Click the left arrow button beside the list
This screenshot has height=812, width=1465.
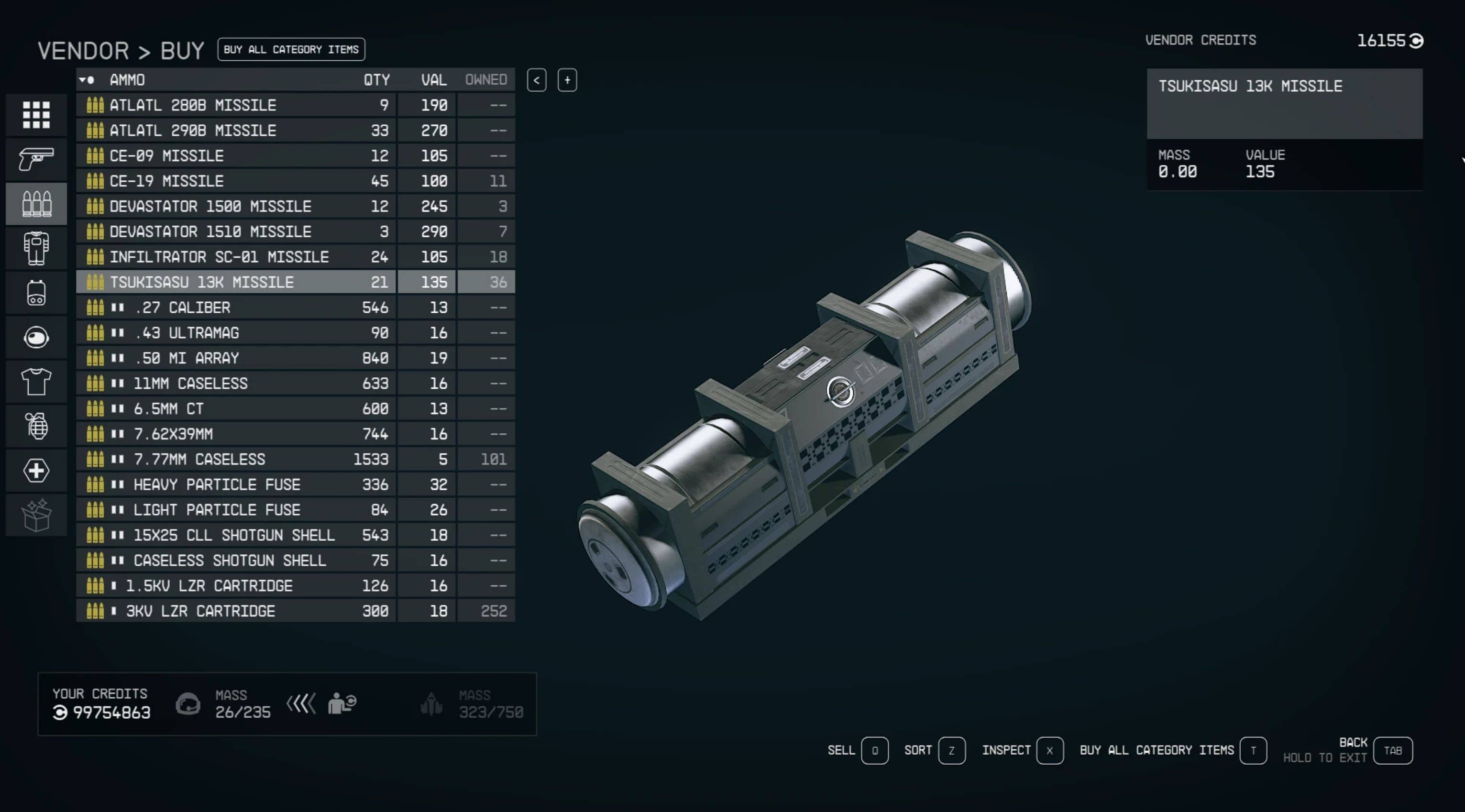pos(536,80)
